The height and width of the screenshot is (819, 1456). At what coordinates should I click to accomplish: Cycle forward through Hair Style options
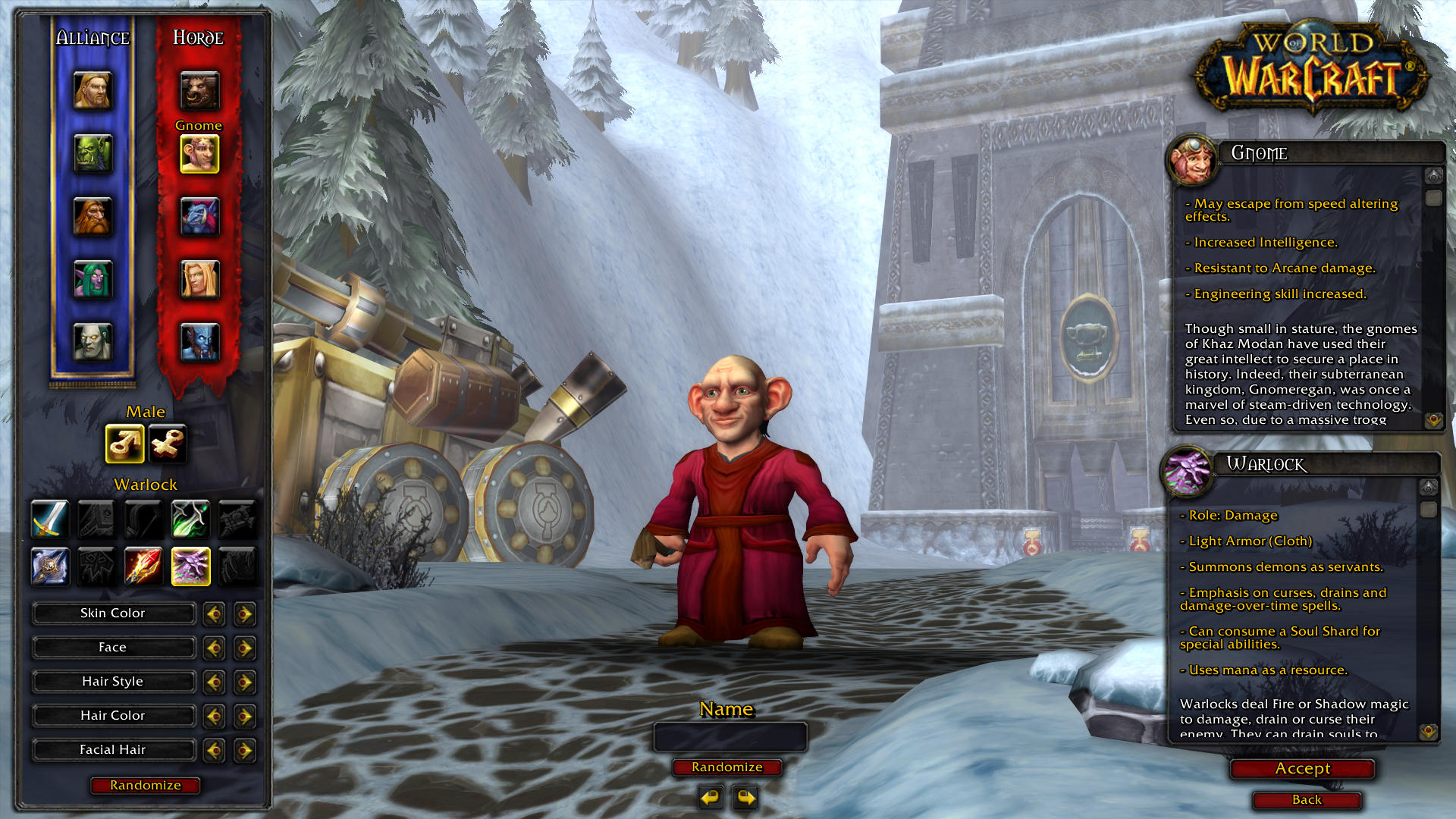click(244, 681)
